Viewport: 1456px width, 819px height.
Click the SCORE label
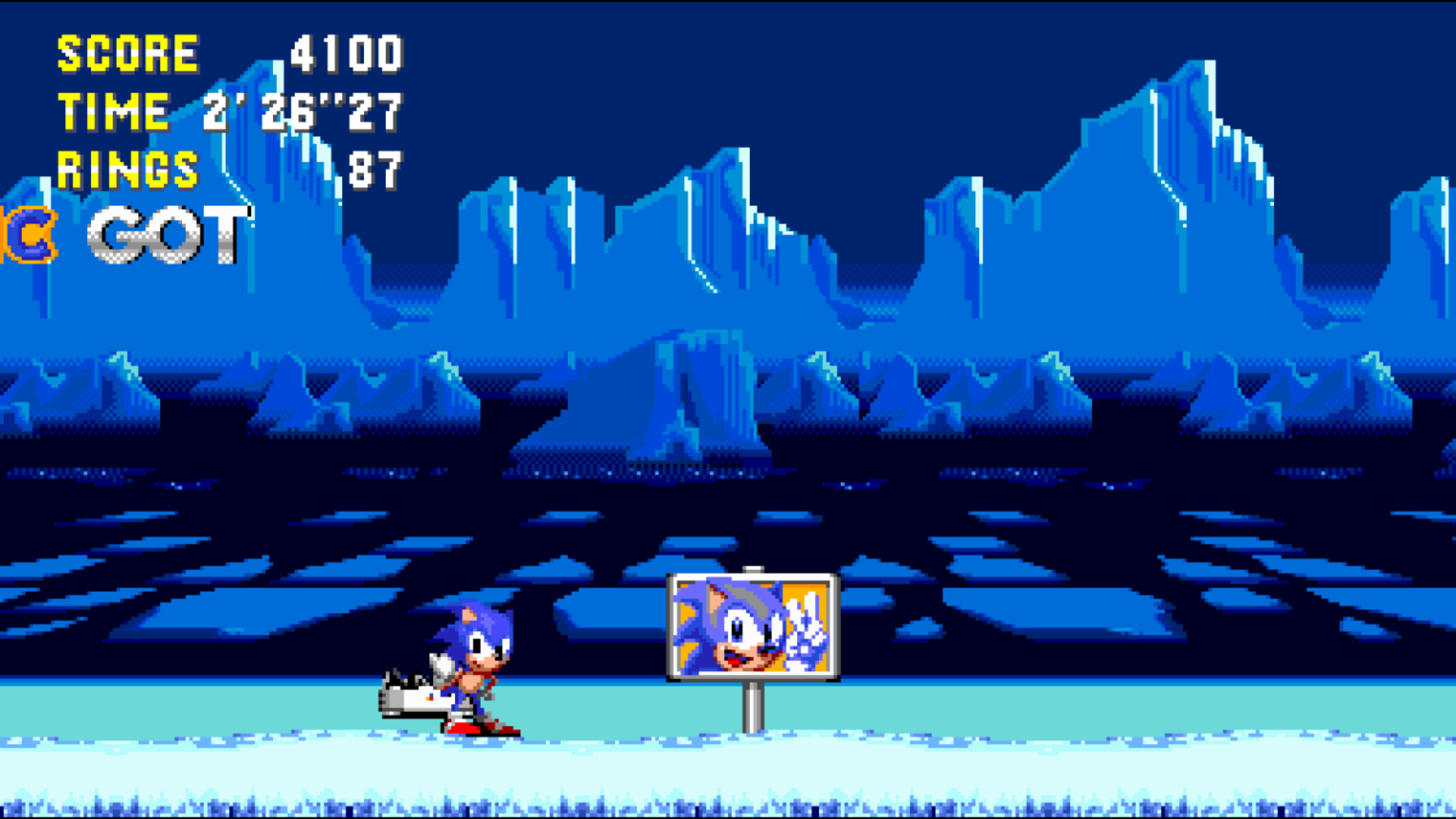(129, 53)
